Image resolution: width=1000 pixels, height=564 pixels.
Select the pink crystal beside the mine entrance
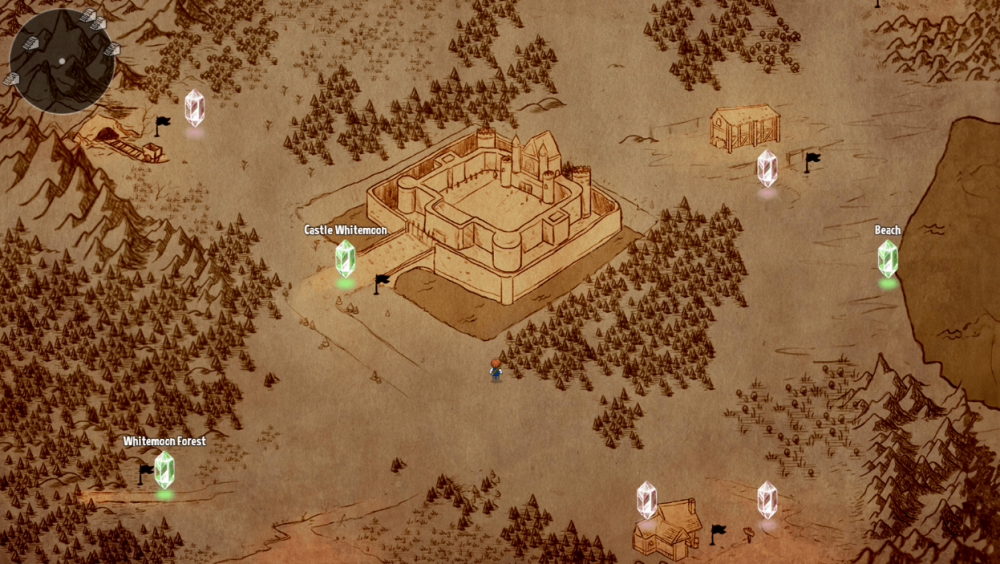(x=194, y=108)
